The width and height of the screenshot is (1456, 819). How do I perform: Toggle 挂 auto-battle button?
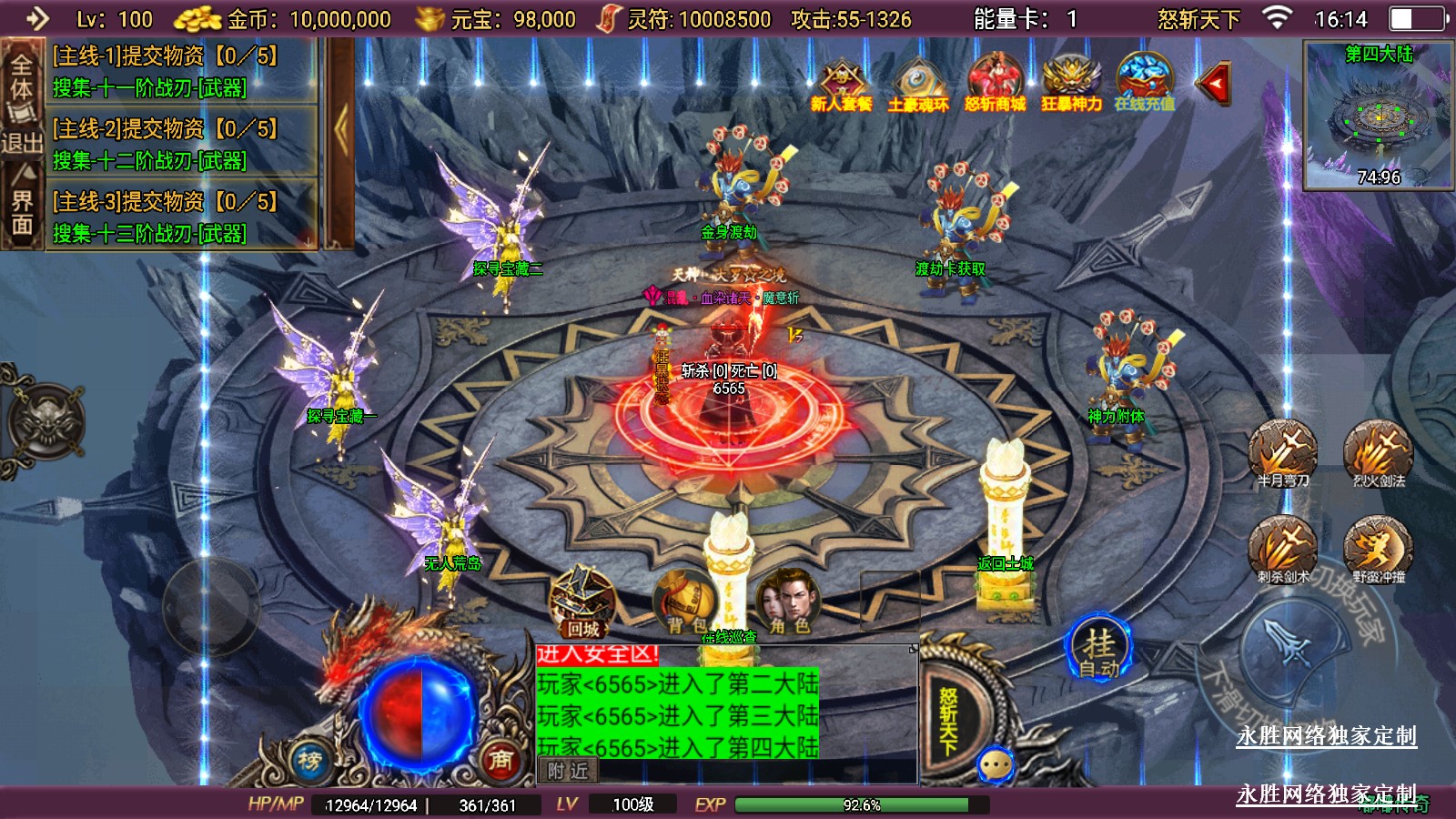[1099, 650]
